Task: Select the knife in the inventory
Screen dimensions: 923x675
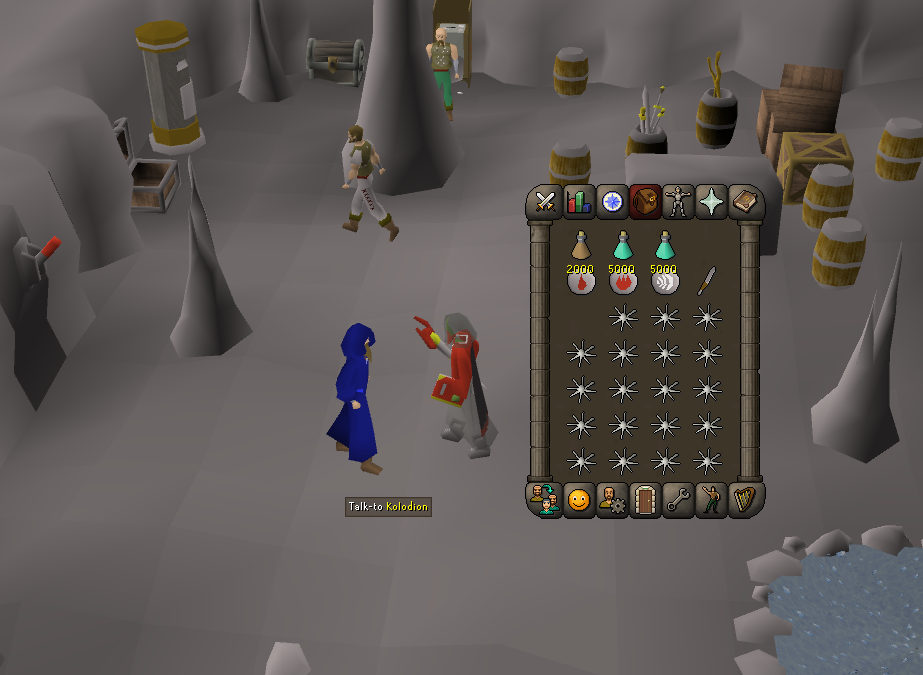Action: pyautogui.click(x=707, y=279)
